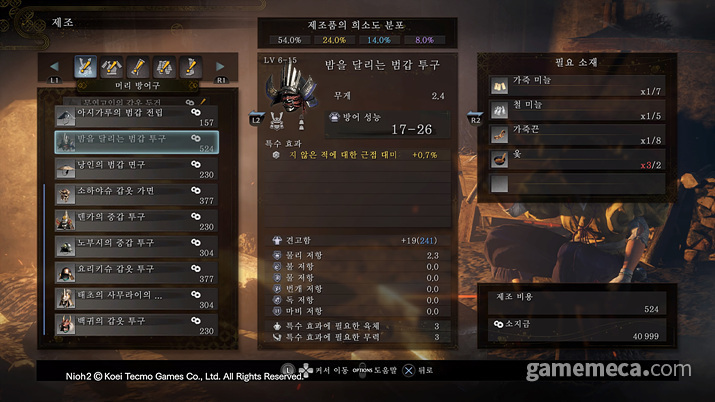The height and width of the screenshot is (402, 715).
Task: Show the 가죽 미늘 material slot
Action: (568, 87)
